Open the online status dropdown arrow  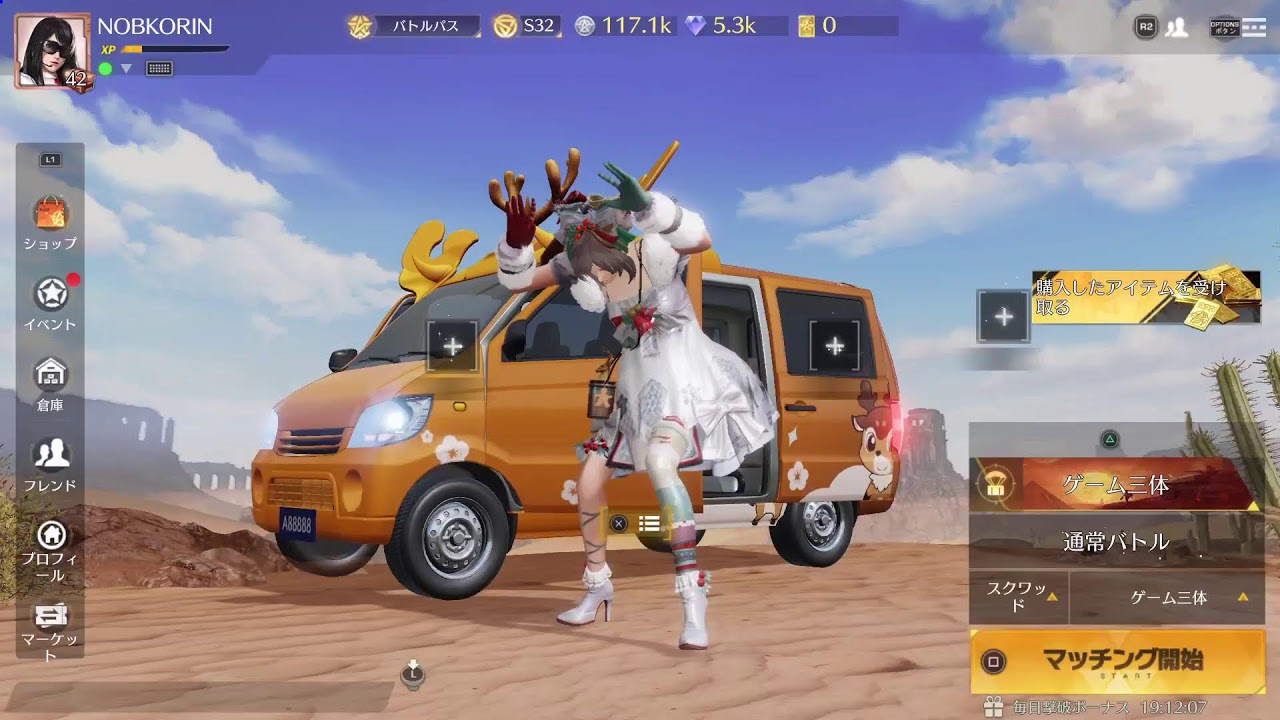127,69
